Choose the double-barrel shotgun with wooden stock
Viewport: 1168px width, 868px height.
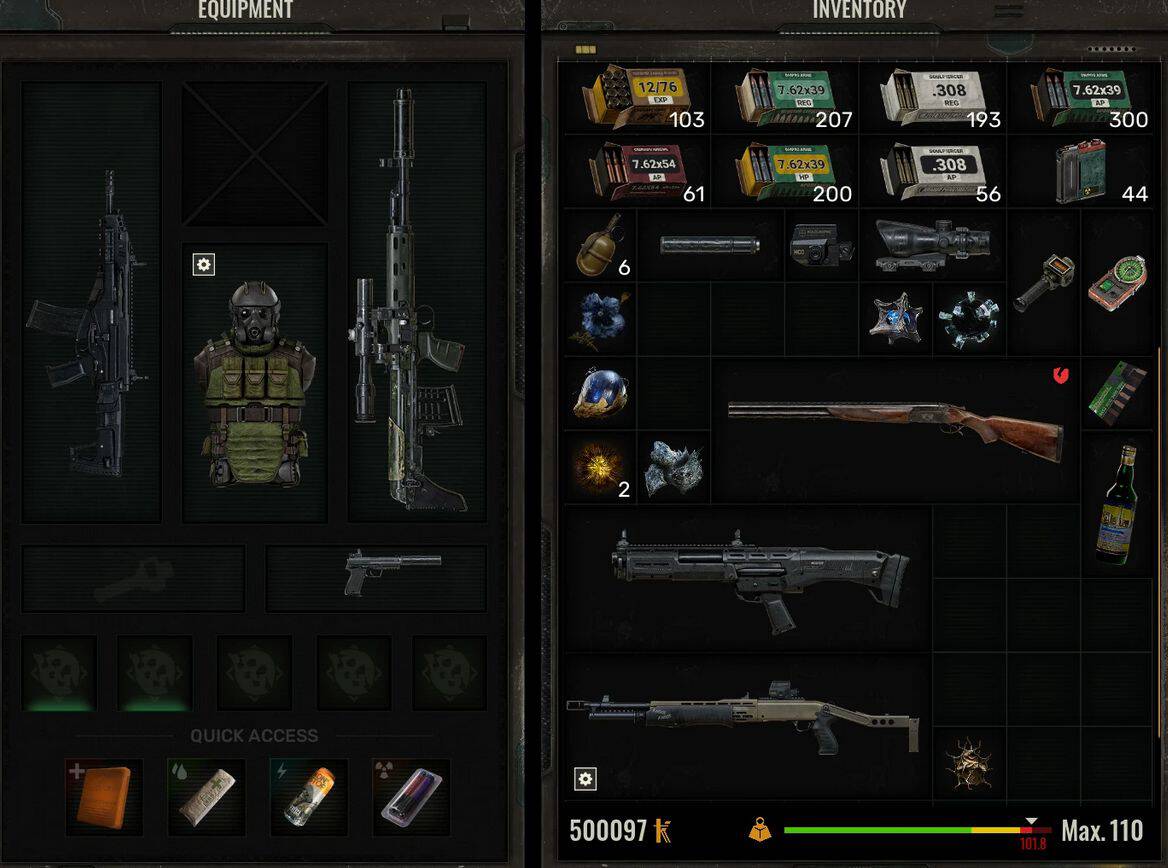(x=895, y=430)
